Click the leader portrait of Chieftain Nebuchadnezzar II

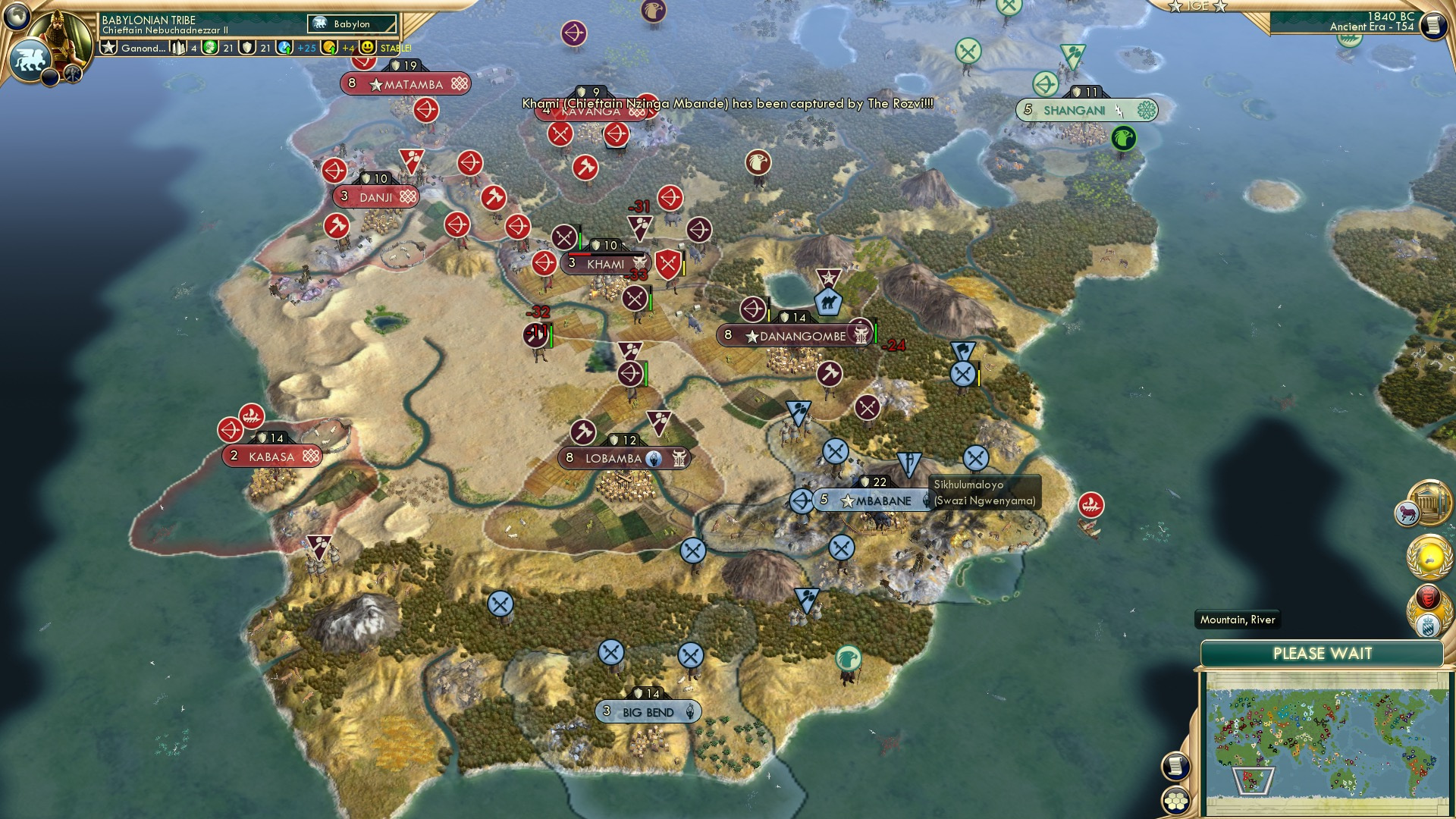click(61, 32)
